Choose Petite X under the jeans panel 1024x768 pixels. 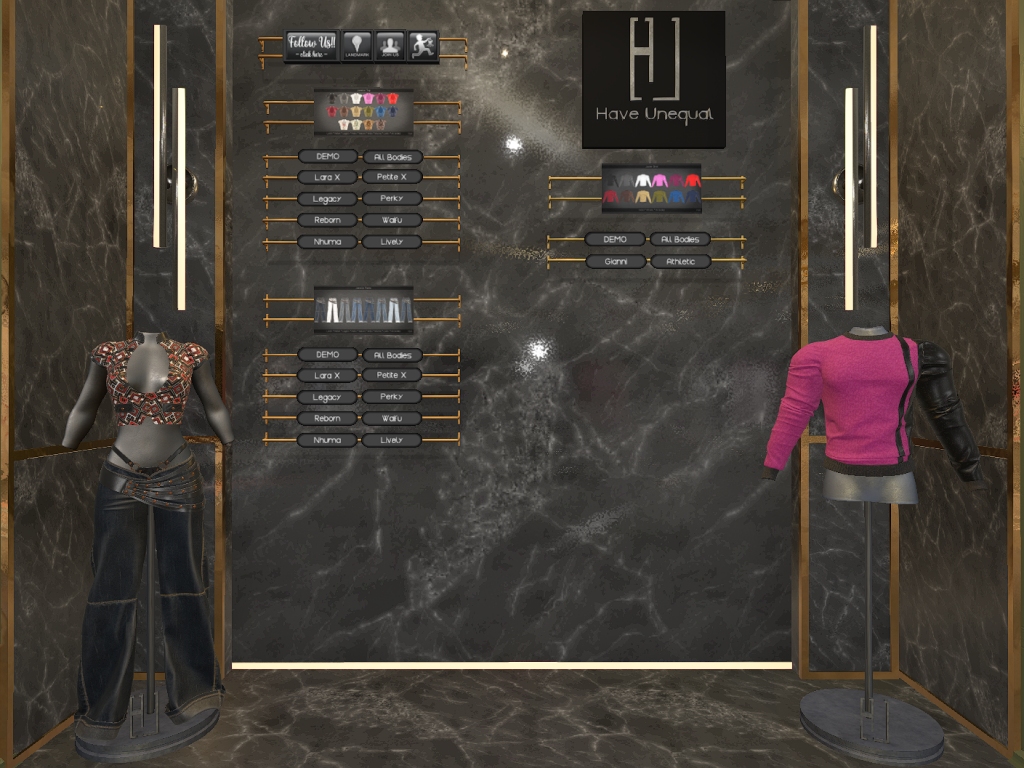(x=393, y=376)
